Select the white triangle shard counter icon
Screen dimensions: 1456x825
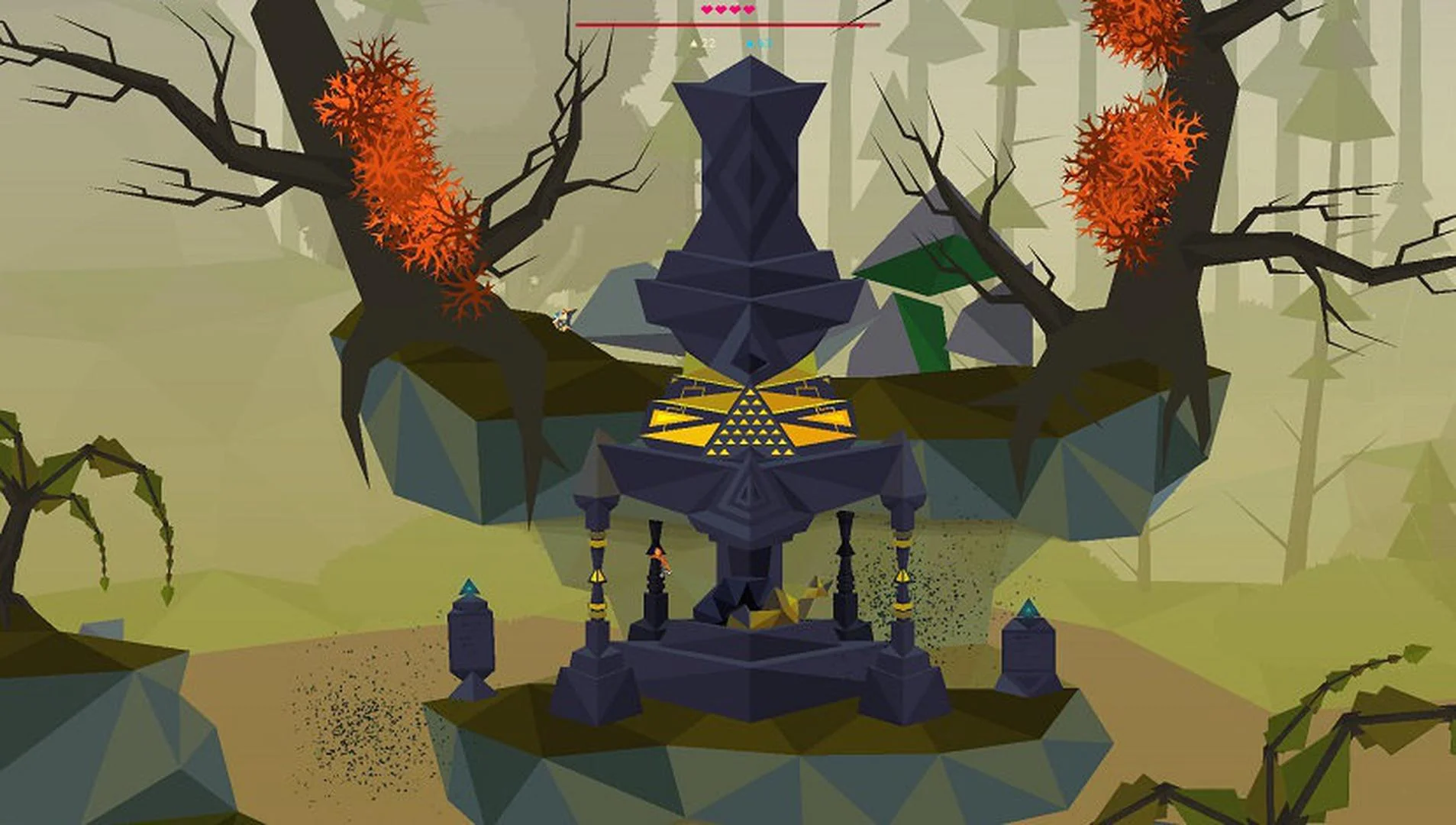[x=695, y=44]
